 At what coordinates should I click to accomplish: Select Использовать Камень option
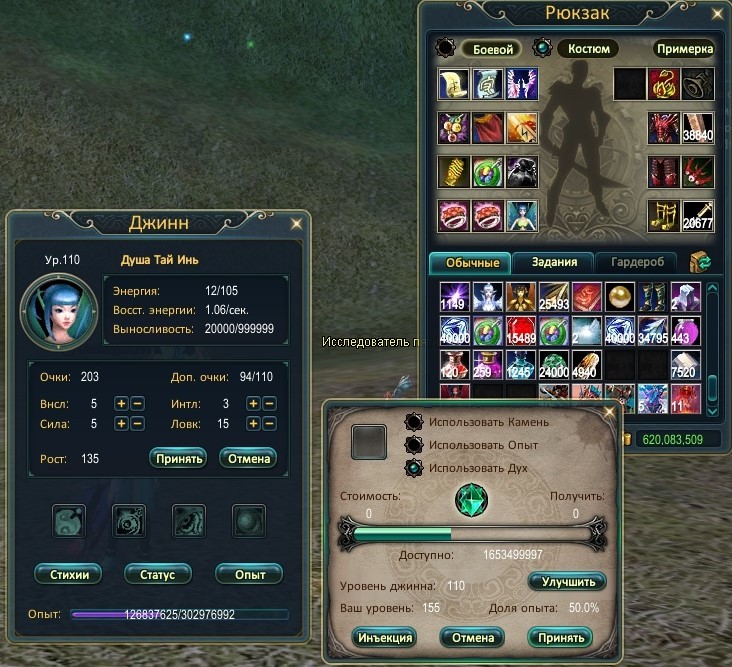[413, 422]
